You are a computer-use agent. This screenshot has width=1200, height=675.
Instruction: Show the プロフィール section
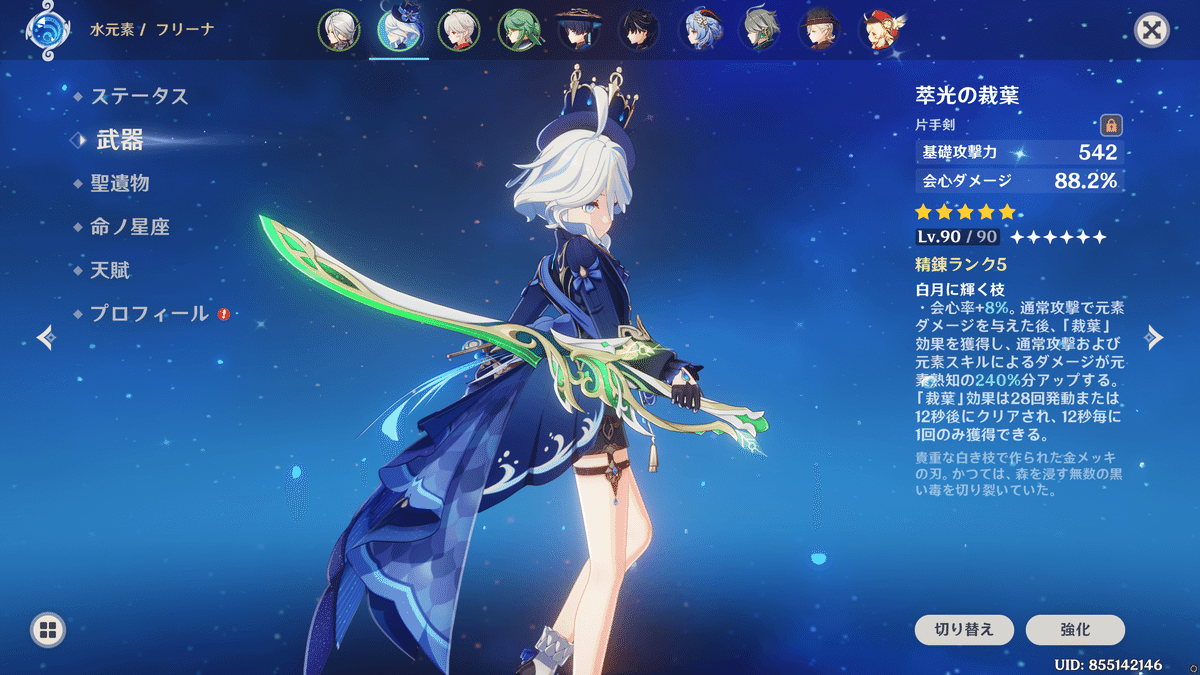point(149,313)
